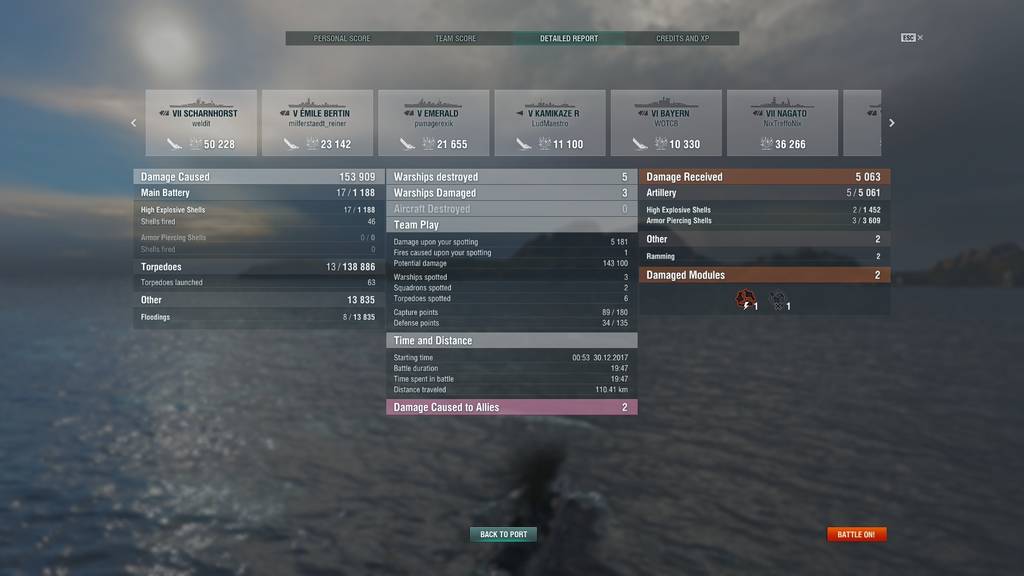Screen dimensions: 1024x576
Task: Start another match with Battle On!
Action: 856,535
